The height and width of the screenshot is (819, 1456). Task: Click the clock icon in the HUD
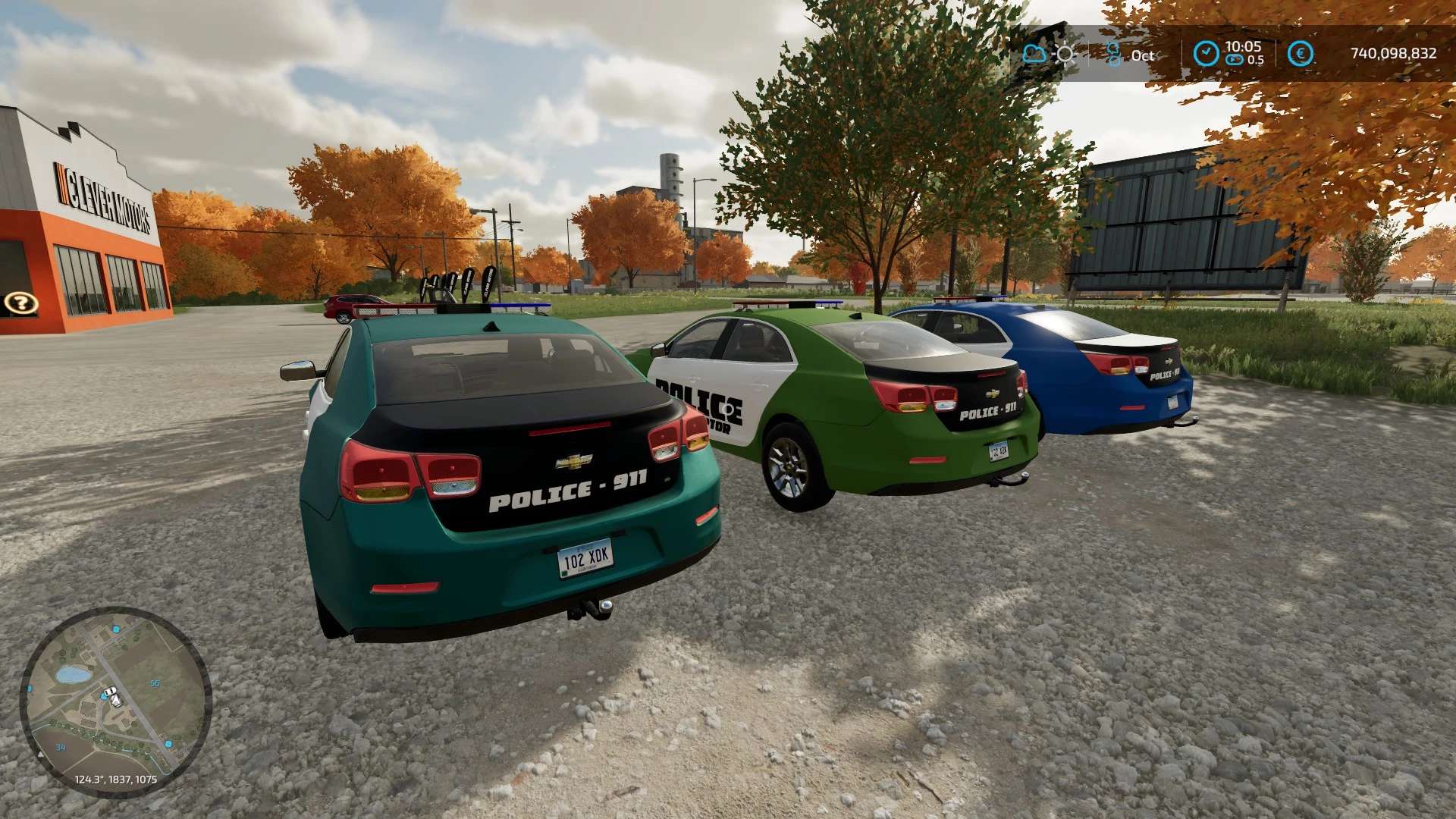[x=1206, y=54]
